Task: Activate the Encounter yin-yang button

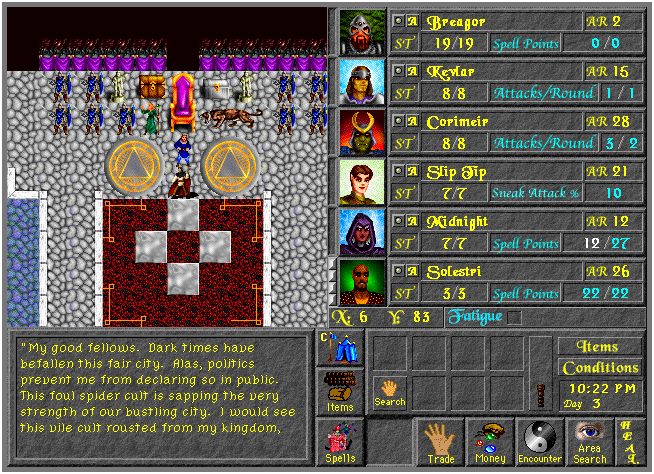Action: (541, 443)
